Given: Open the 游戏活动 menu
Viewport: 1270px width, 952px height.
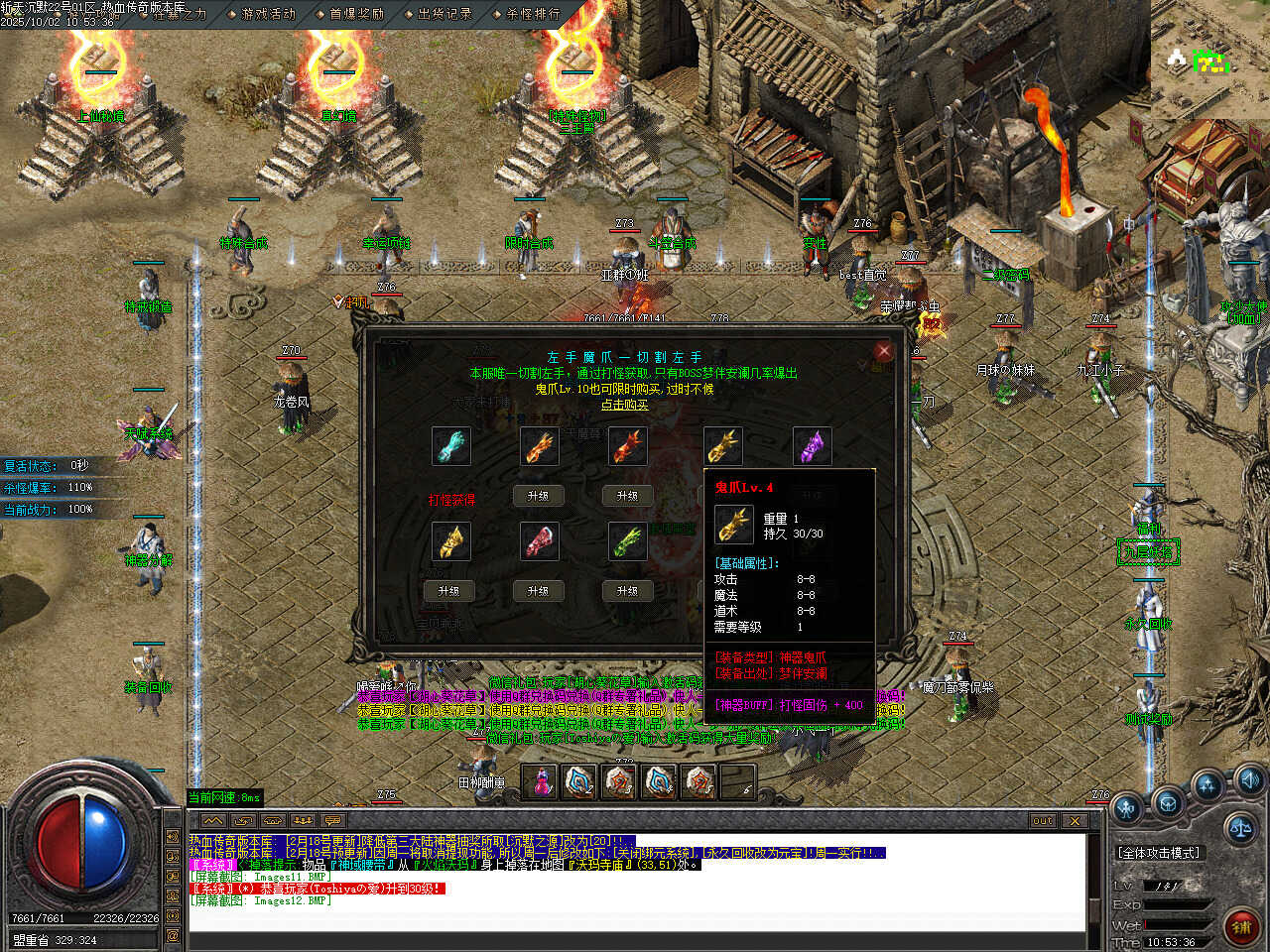Looking at the screenshot, I should point(269,14).
